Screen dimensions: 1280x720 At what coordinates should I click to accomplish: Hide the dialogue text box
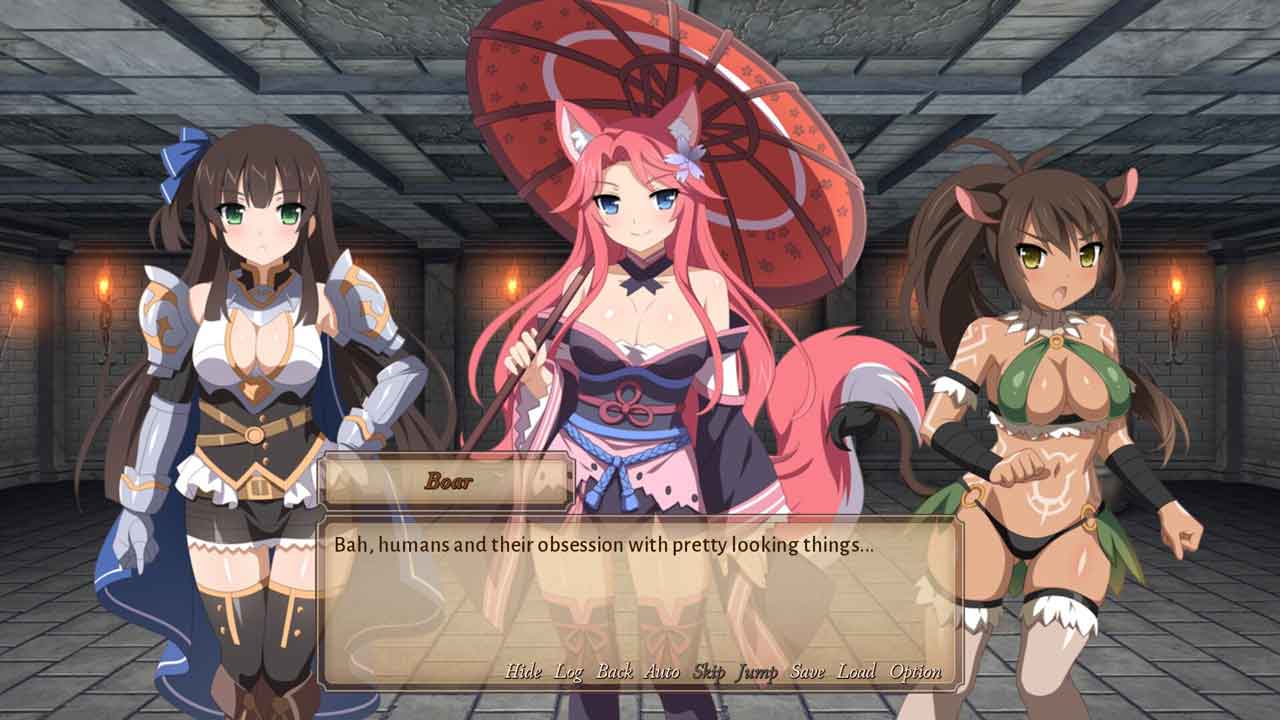tap(523, 671)
